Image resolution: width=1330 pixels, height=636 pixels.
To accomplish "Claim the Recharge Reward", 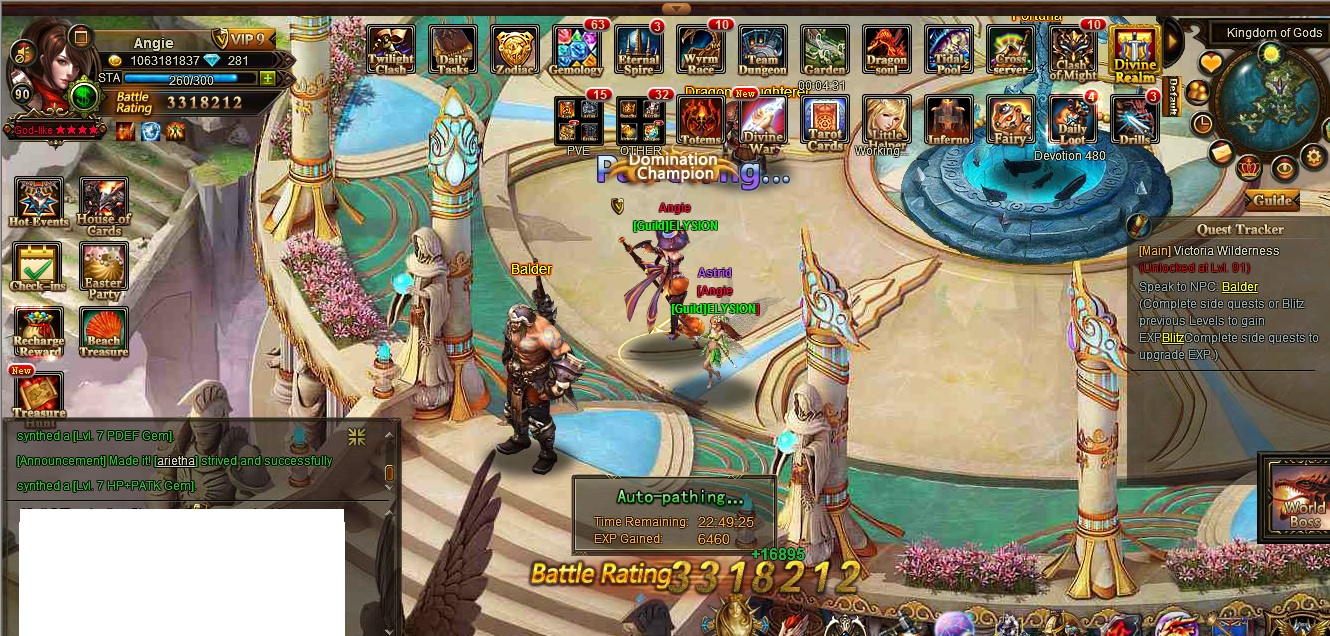I will [x=39, y=331].
